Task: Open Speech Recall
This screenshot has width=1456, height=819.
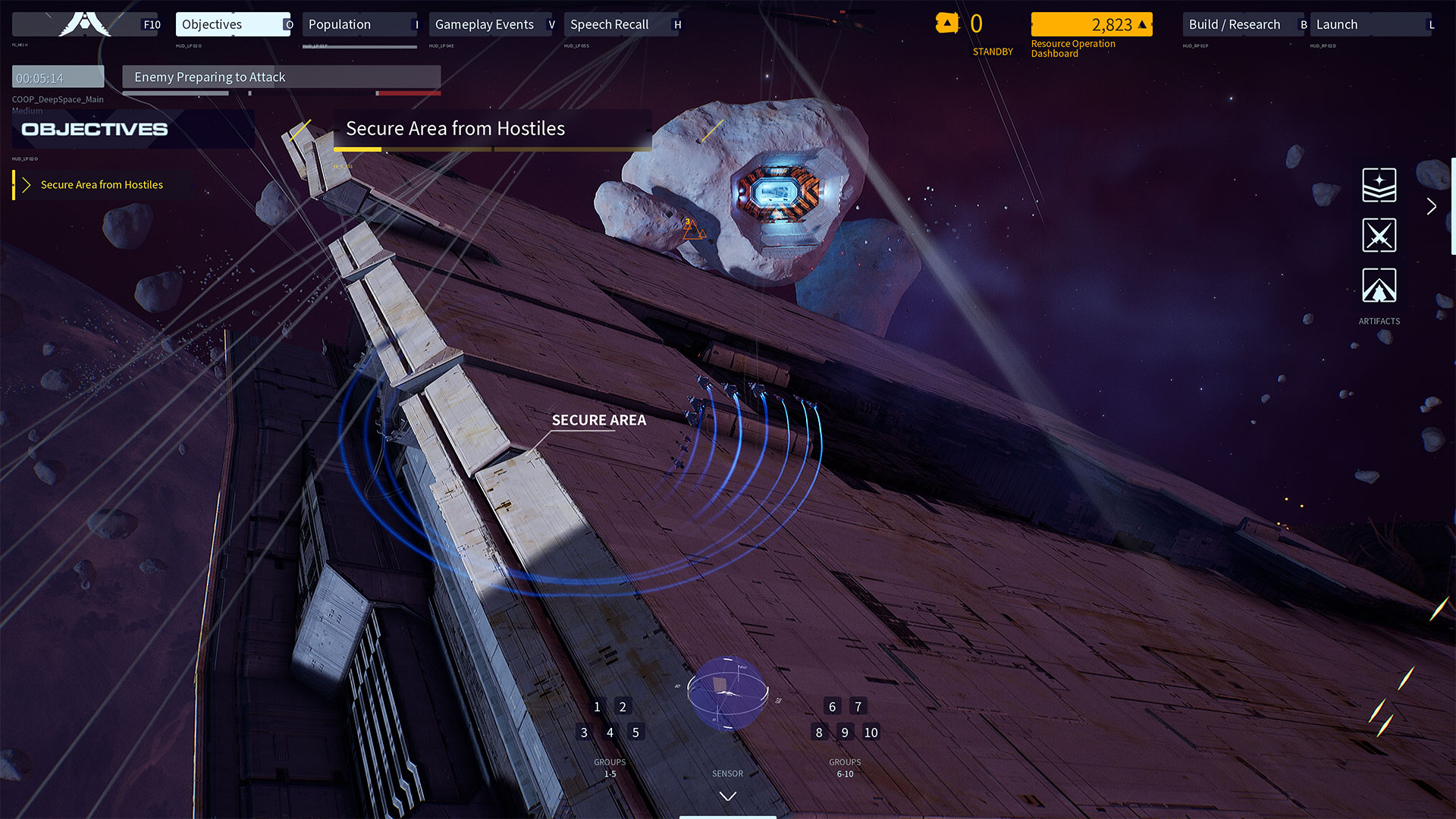Action: (622, 24)
